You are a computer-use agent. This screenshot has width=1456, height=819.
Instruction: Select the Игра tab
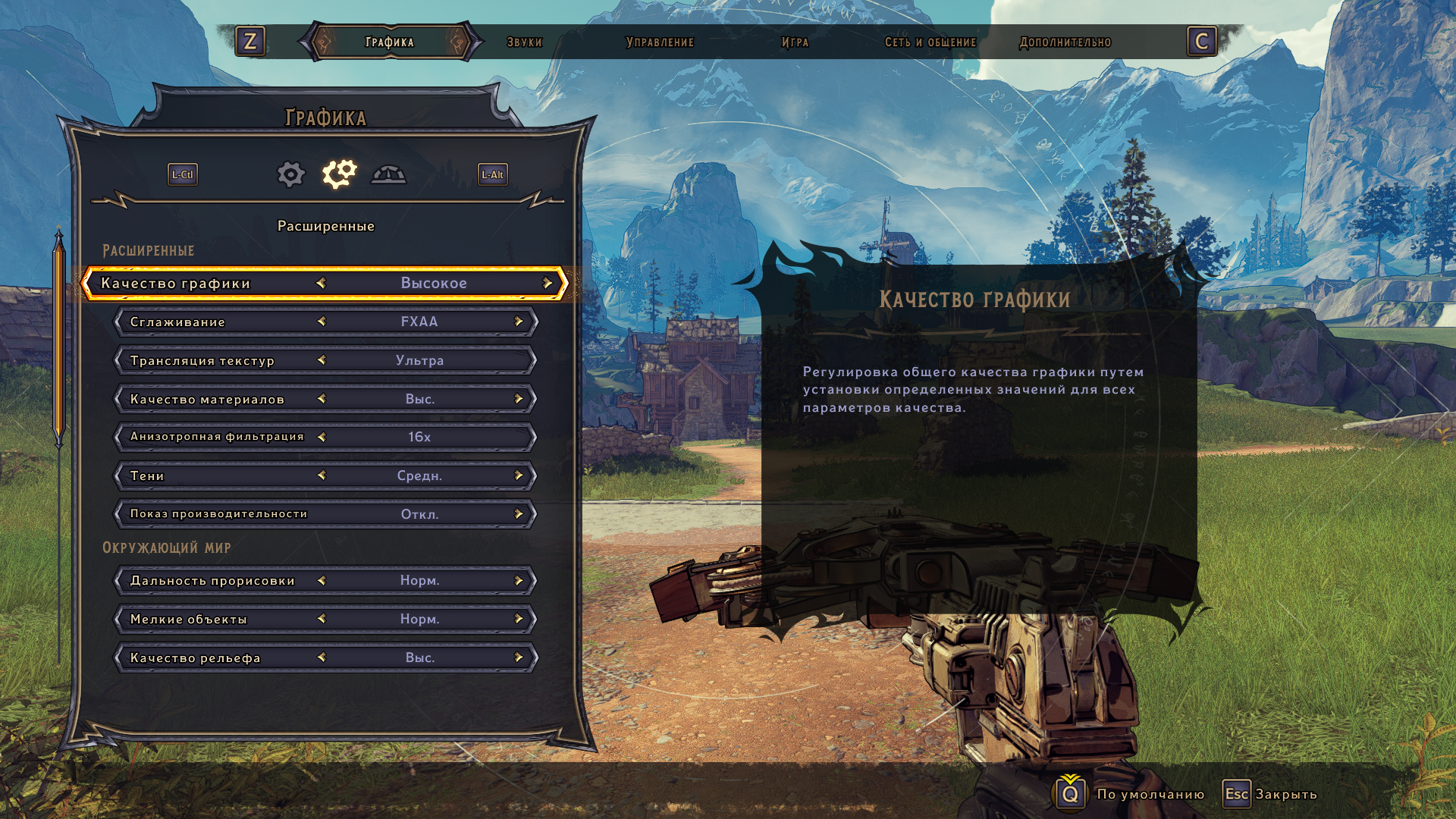(x=795, y=42)
